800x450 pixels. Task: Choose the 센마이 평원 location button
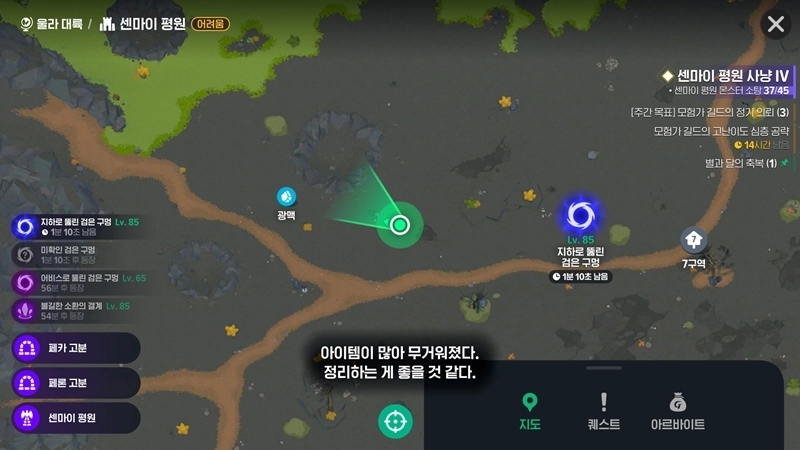tap(75, 416)
